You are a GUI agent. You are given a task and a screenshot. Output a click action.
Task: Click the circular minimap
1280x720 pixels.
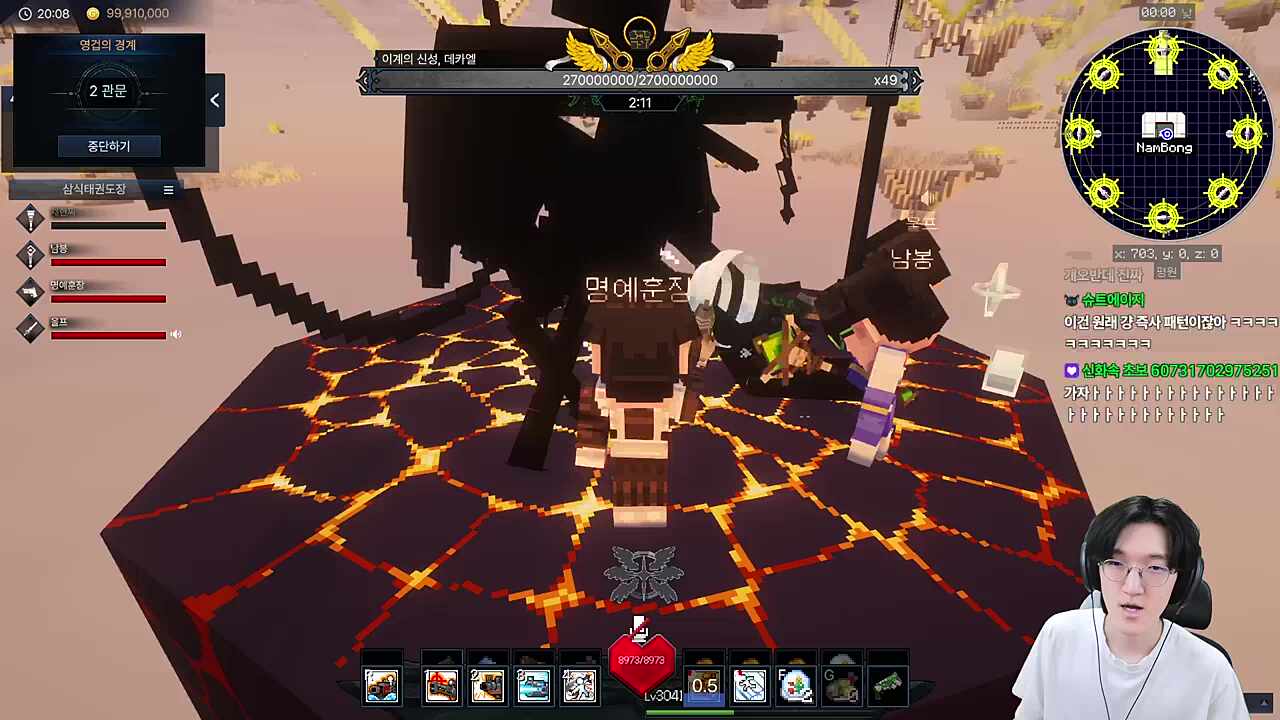[x=1164, y=134]
